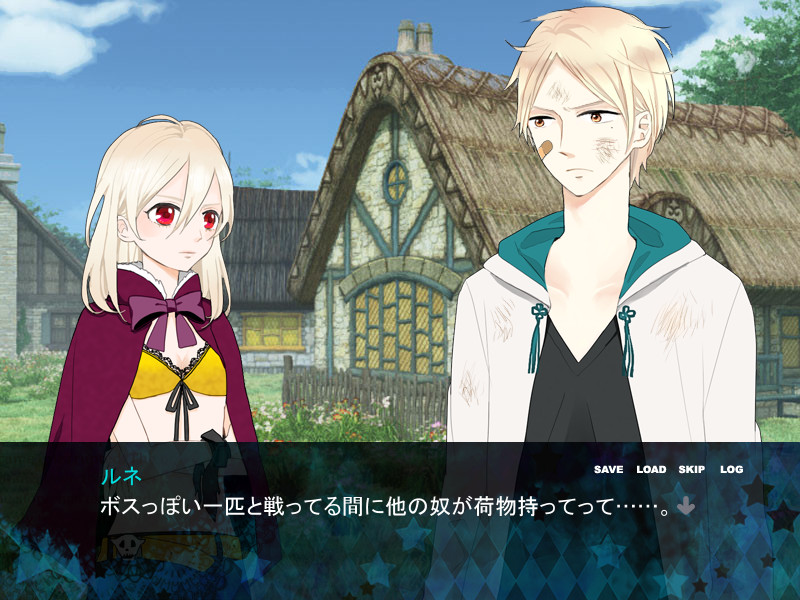This screenshot has height=600, width=800.
Task: Click the arrow to advance the dialogue
Action: [x=686, y=507]
